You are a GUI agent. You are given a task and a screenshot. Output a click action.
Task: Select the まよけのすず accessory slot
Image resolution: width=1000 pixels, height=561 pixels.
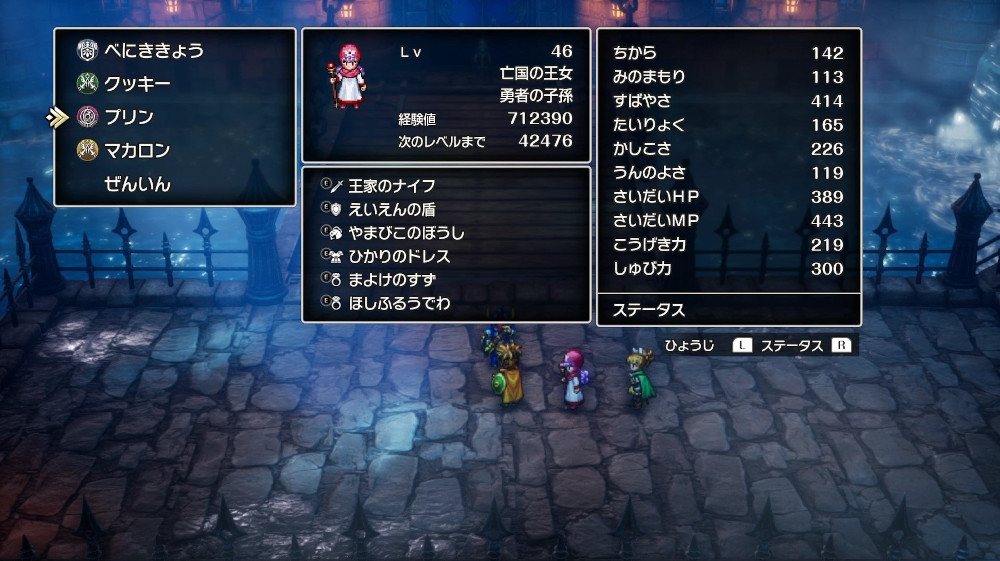391,280
